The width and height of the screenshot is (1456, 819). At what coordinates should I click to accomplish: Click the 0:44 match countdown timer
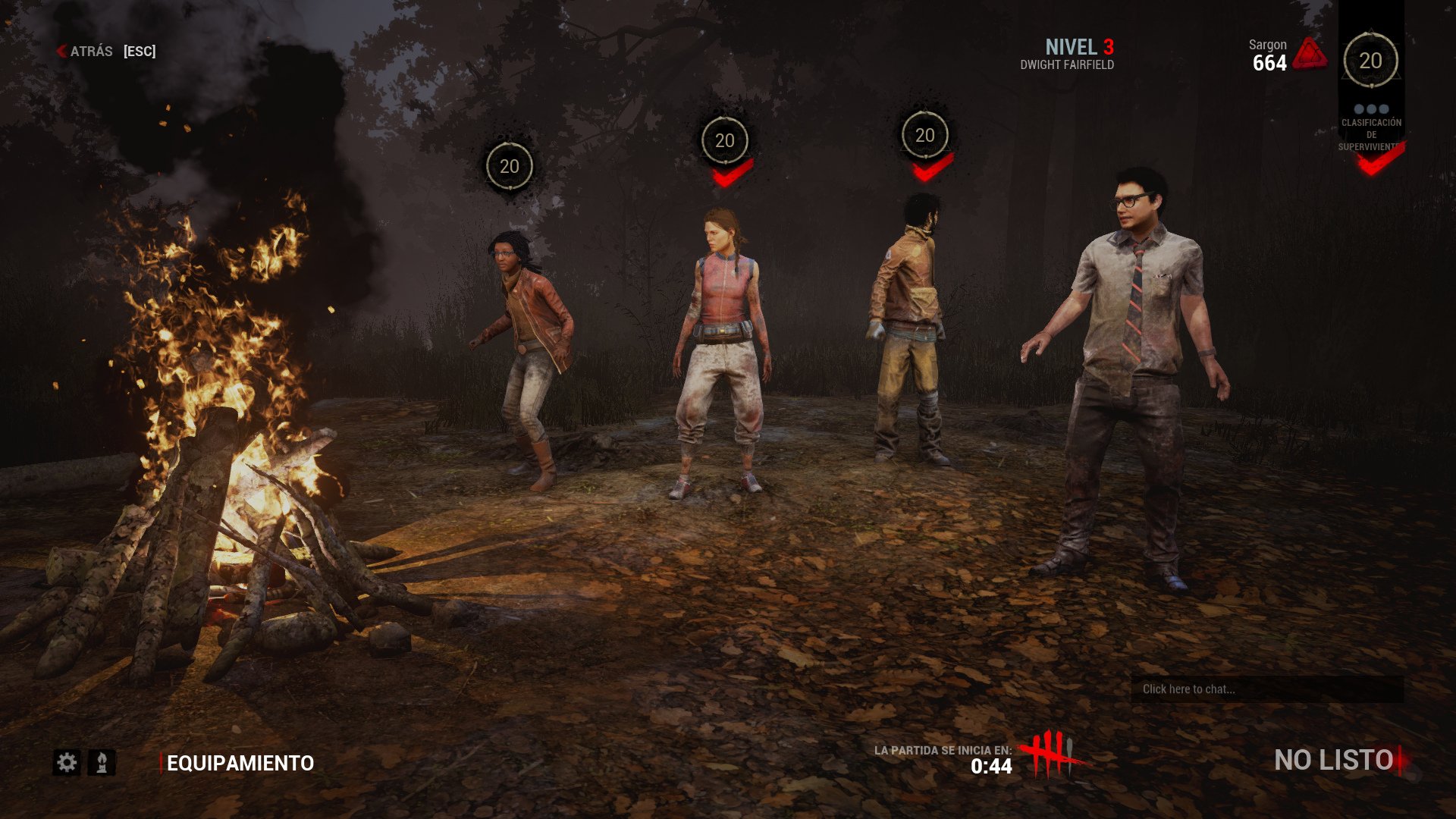(991, 766)
